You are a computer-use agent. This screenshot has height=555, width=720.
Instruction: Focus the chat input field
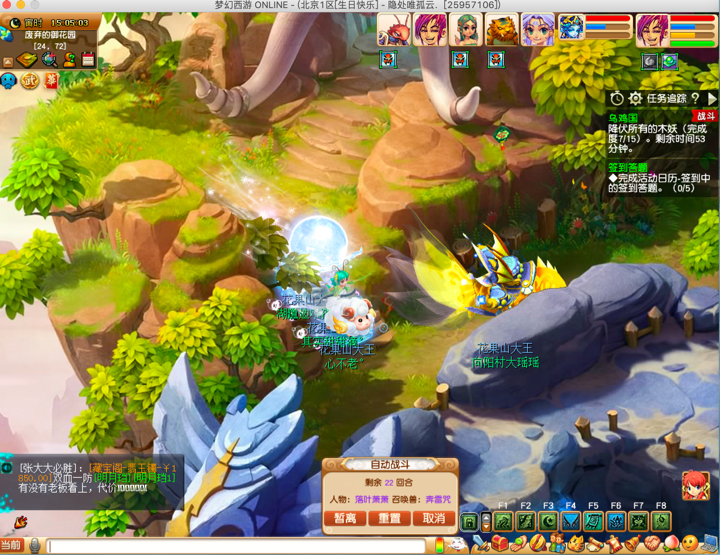(240, 546)
